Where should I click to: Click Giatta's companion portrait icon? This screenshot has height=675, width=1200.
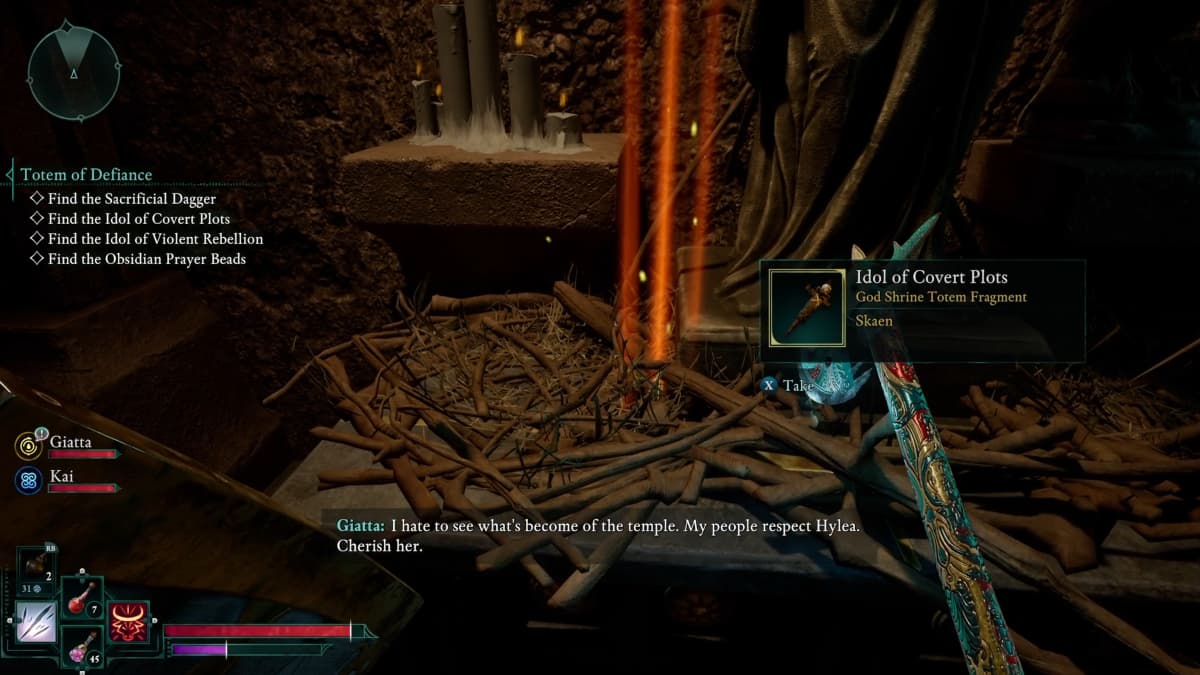point(28,444)
